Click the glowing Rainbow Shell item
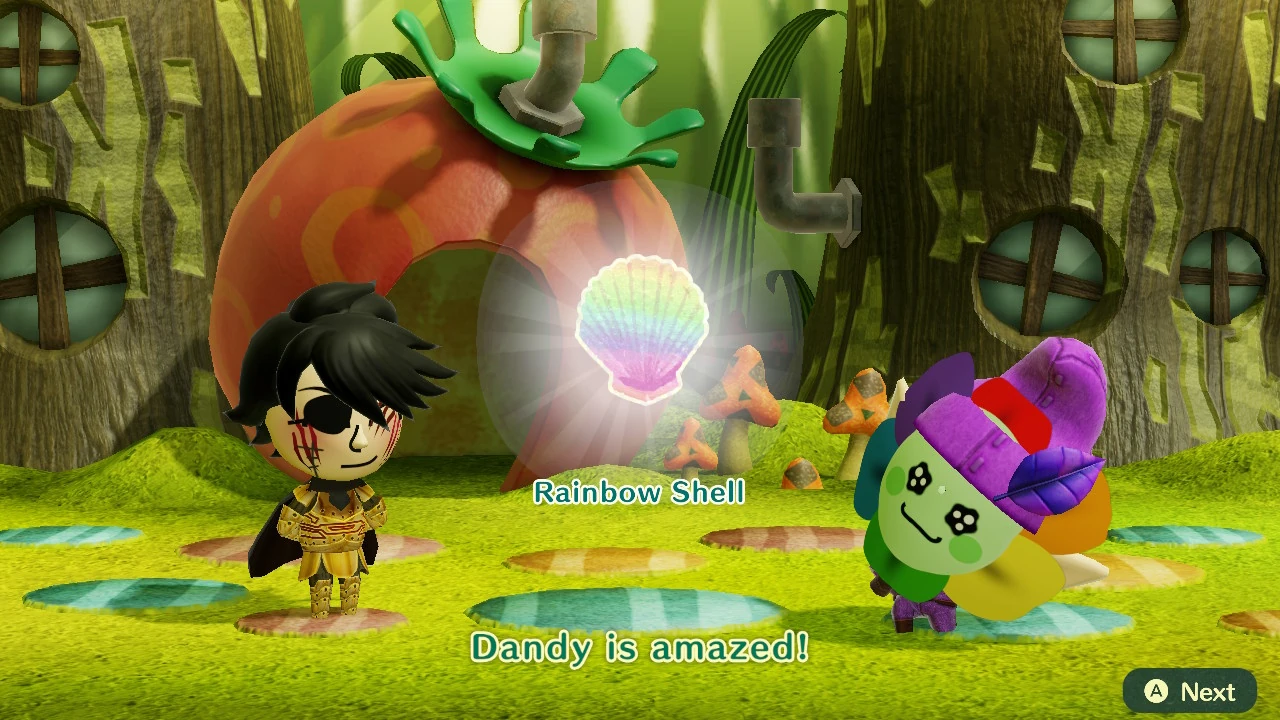Screen dimensions: 1280x720 [x=645, y=330]
